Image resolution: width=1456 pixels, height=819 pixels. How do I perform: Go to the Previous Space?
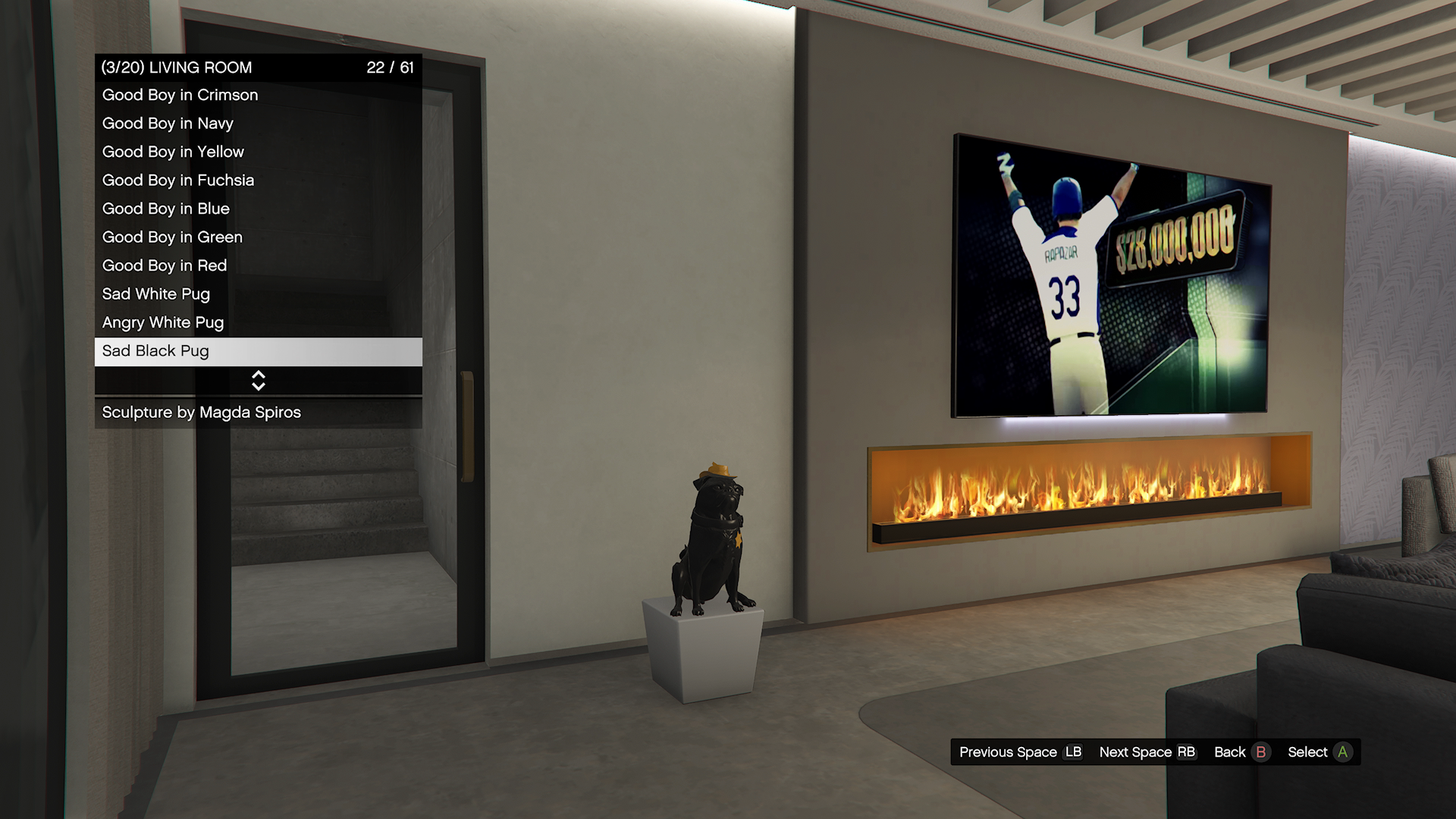pyautogui.click(x=1020, y=752)
